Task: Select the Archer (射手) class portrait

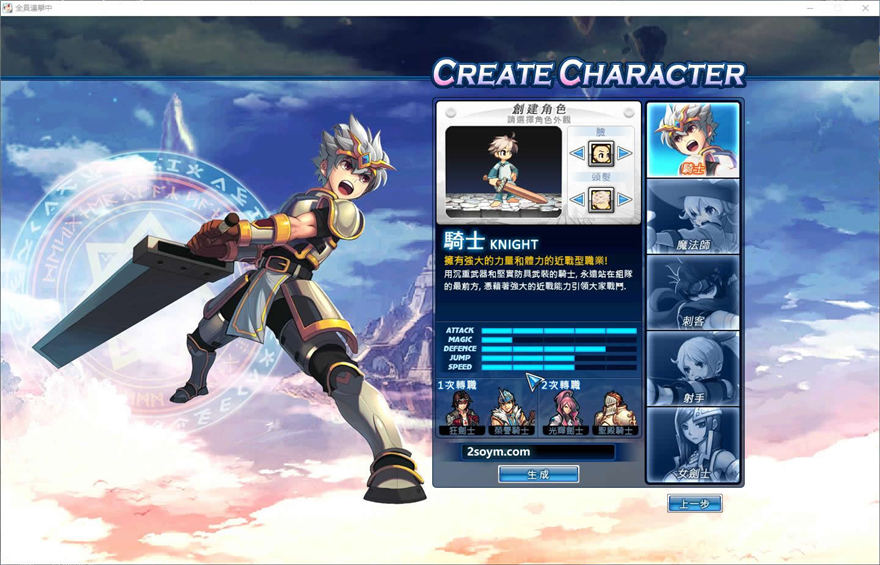Action: (x=693, y=368)
